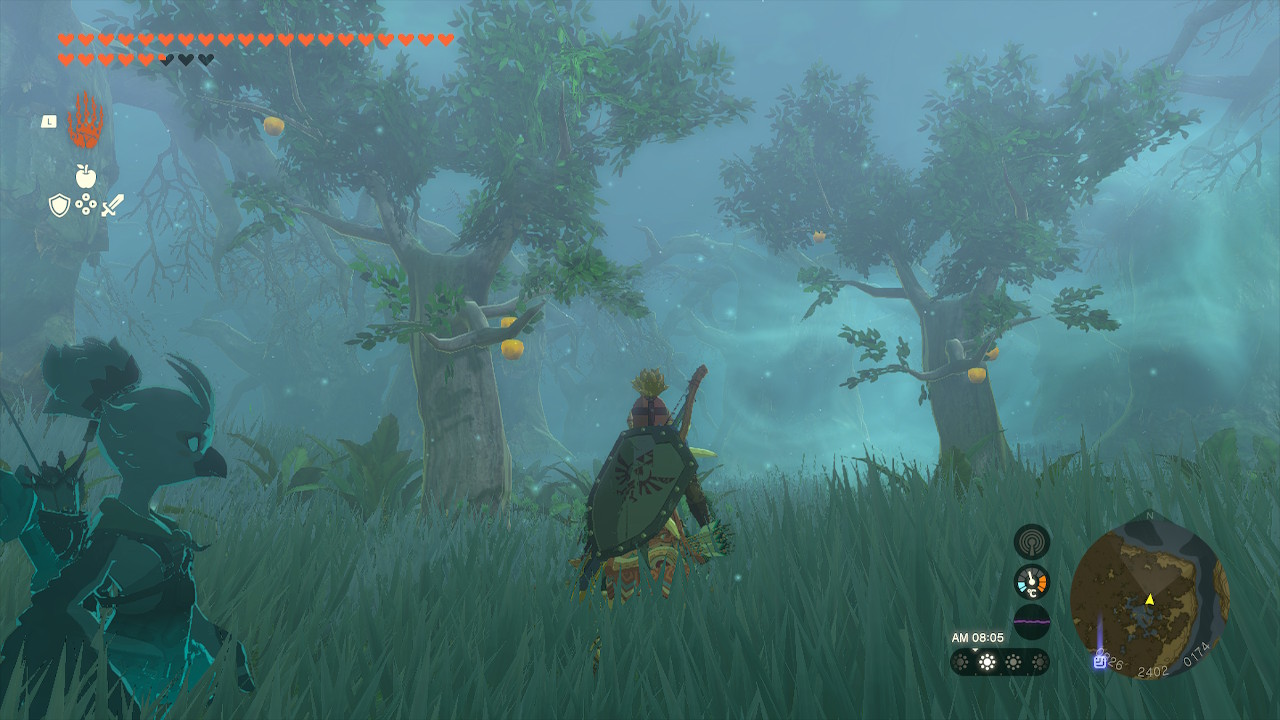
Task: Select the apple materials quick-menu icon
Action: coord(85,177)
